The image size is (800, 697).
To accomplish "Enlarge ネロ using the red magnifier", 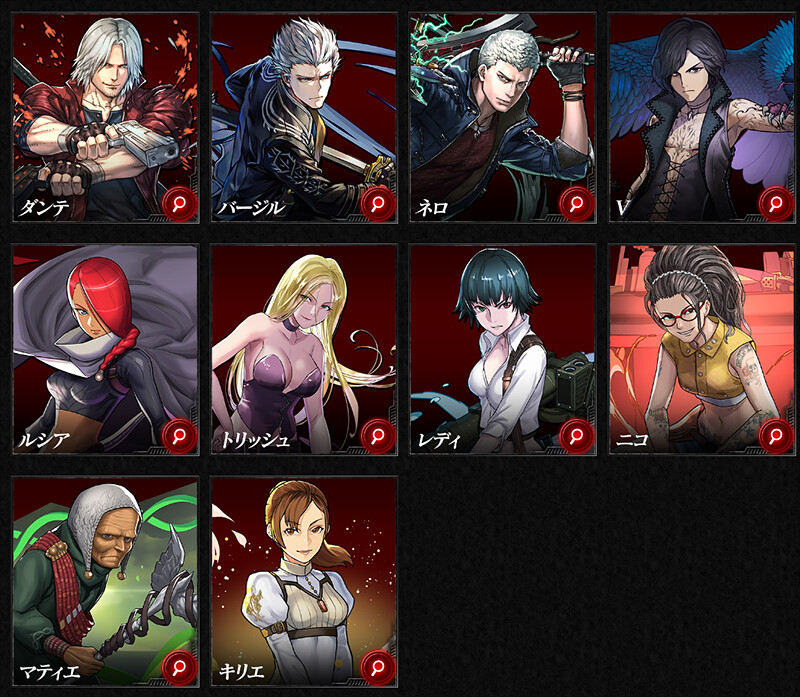I will 577,204.
